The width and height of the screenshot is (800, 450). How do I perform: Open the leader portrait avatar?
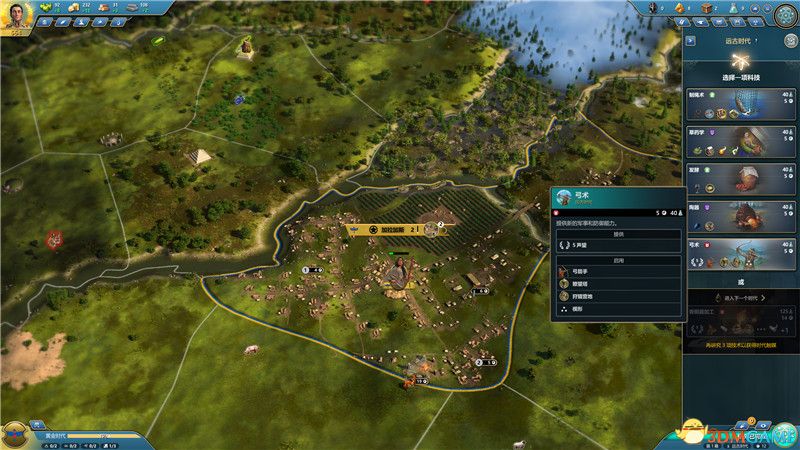click(17, 15)
